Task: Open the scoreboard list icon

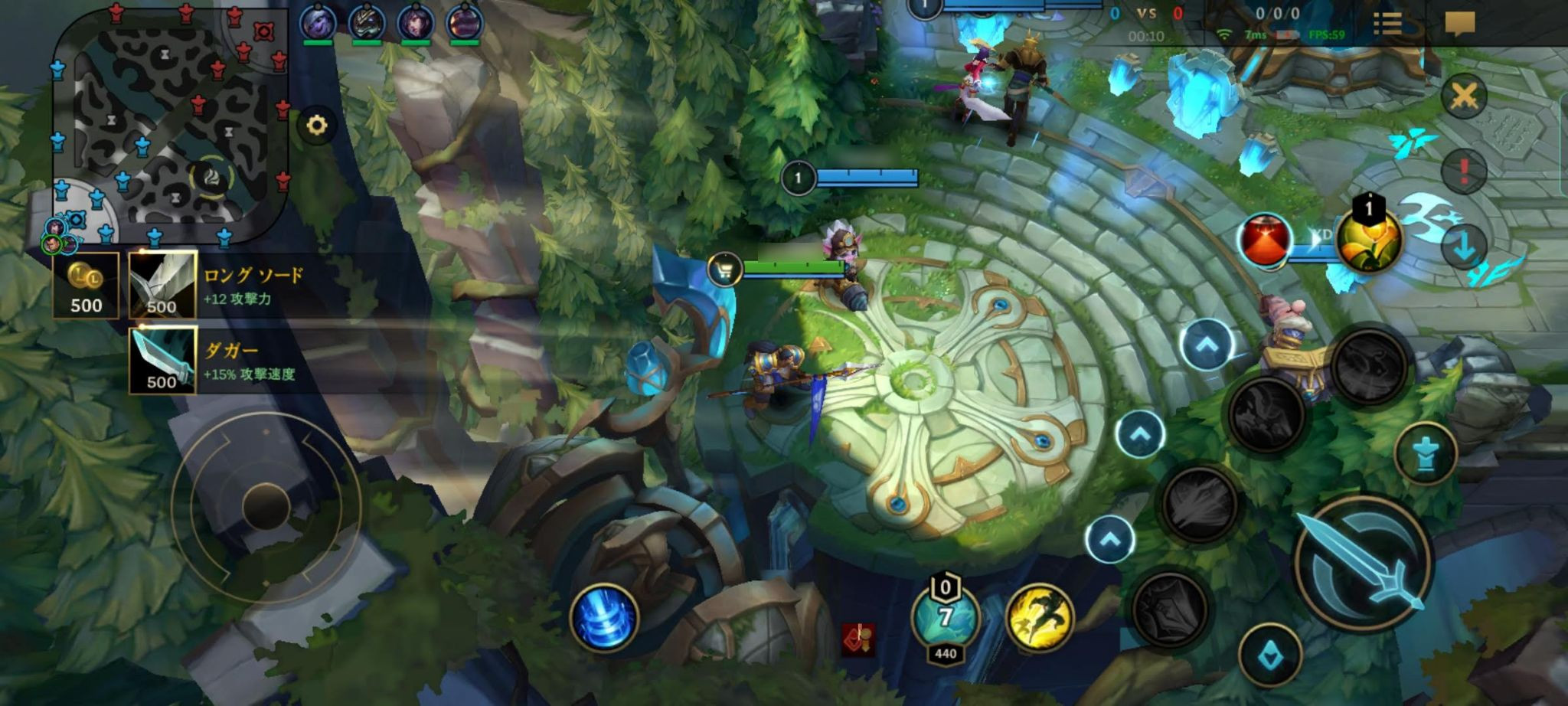Action: (1387, 23)
